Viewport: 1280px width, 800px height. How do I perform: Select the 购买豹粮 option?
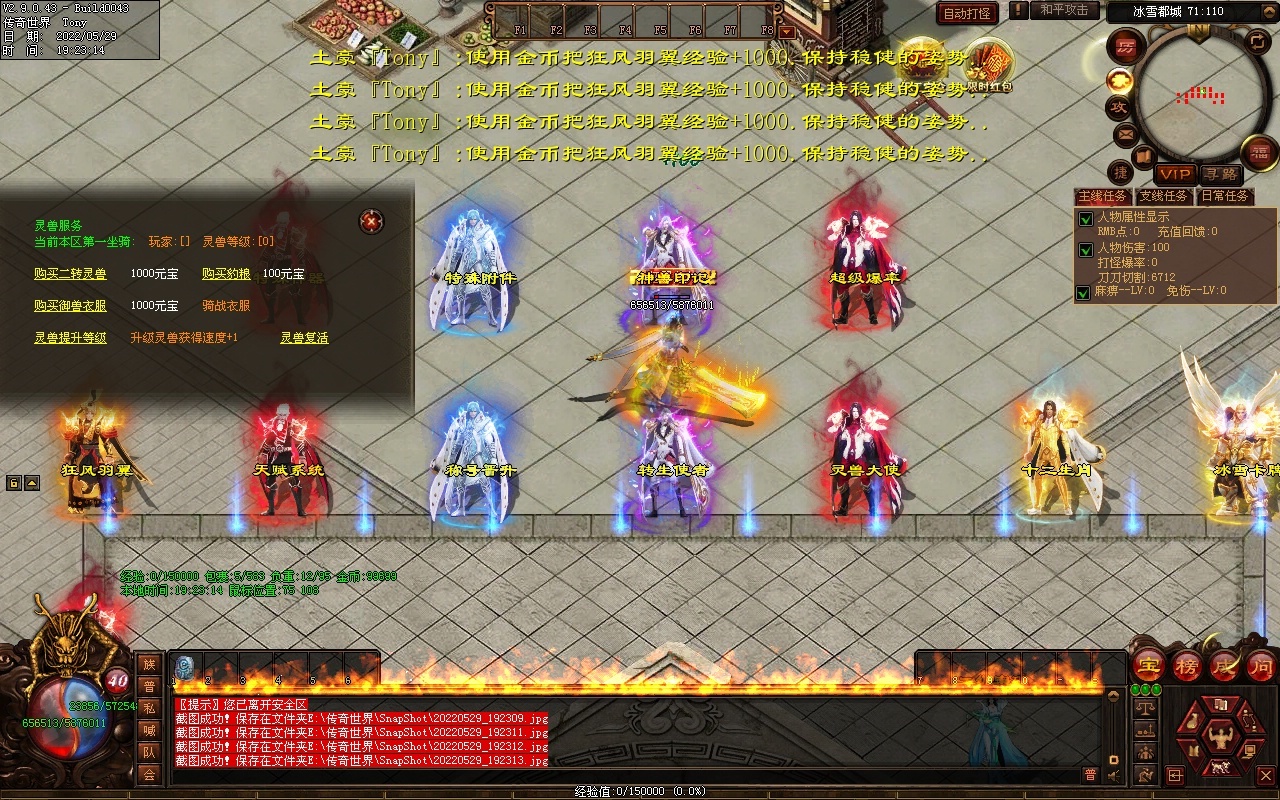pos(226,273)
